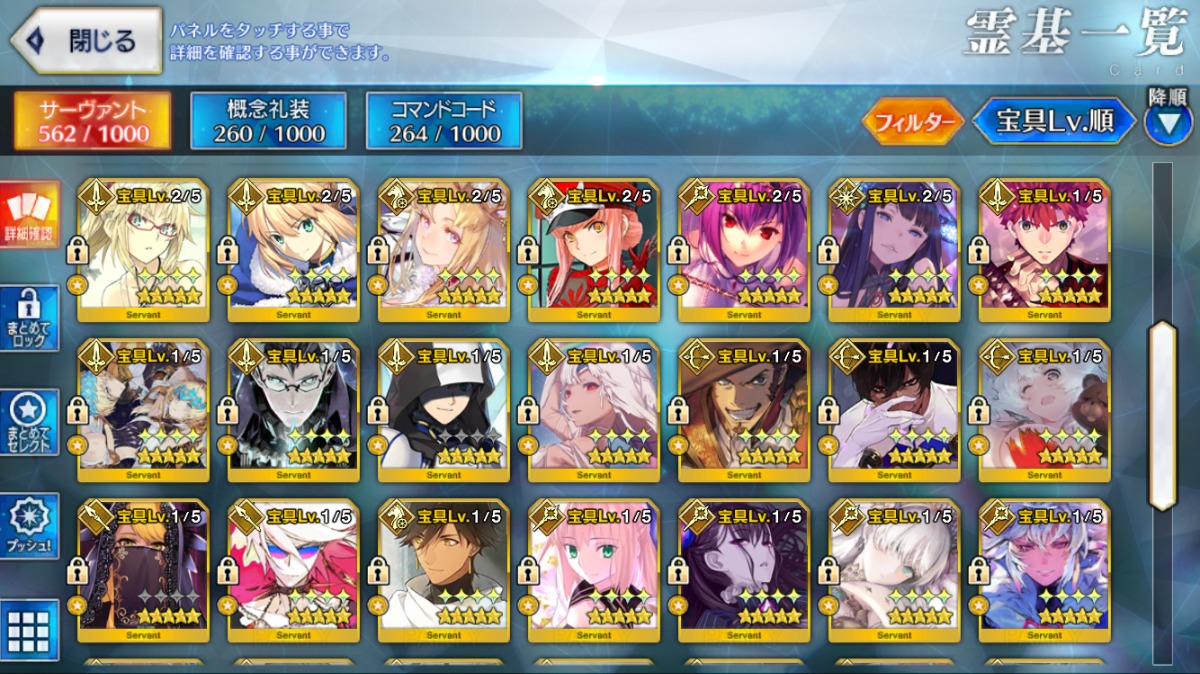Screen dimensions: 1200x674
Task: Close the spirit origin list with 閉じる
Action: (x=86, y=41)
